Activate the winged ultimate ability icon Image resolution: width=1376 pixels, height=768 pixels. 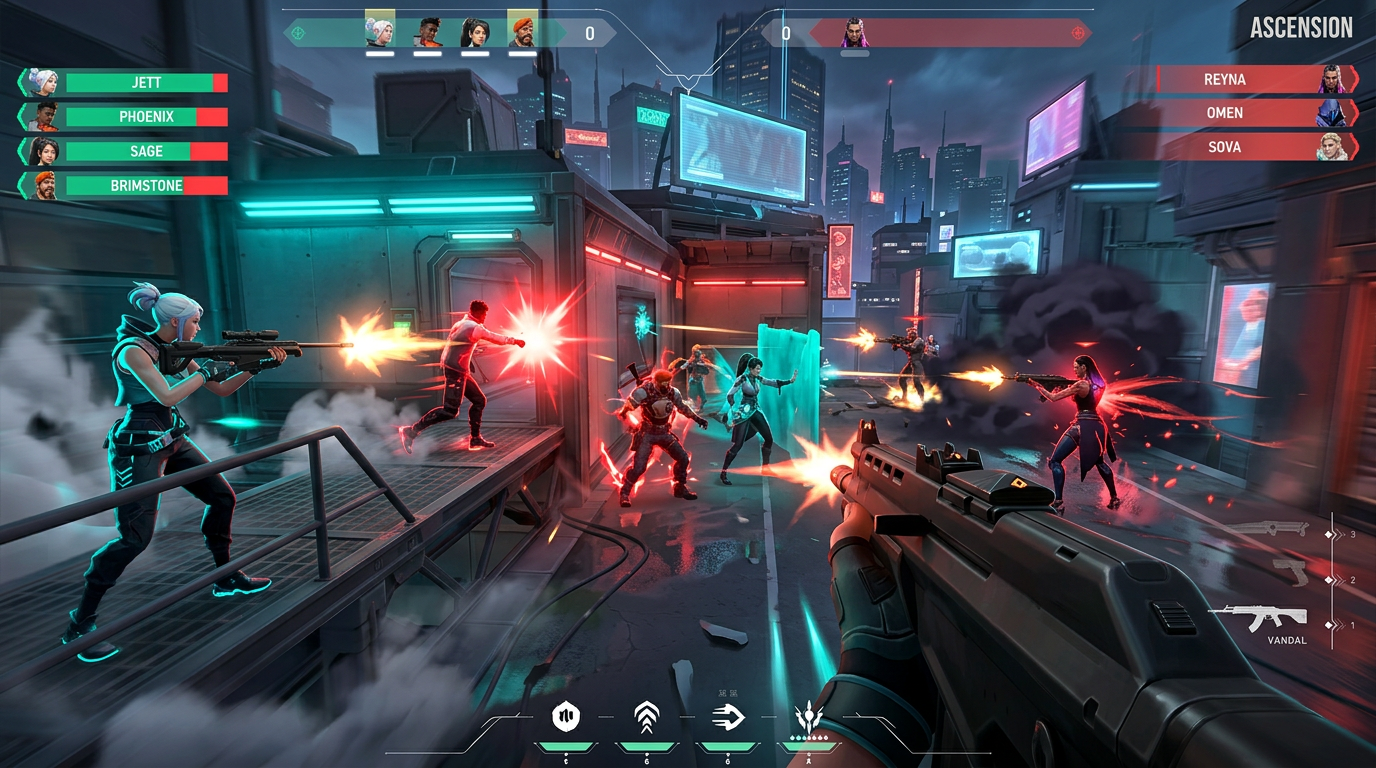808,716
